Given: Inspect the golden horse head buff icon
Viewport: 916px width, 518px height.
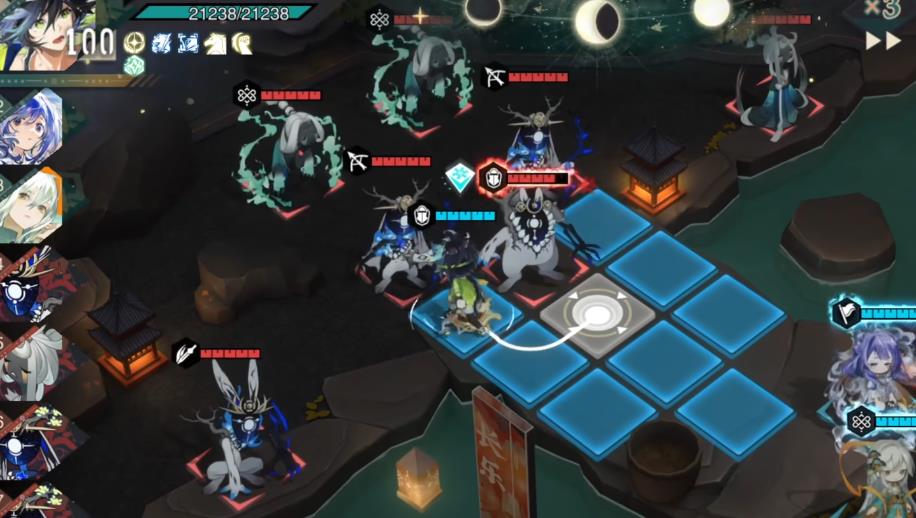Looking at the screenshot, I should tap(214, 43).
